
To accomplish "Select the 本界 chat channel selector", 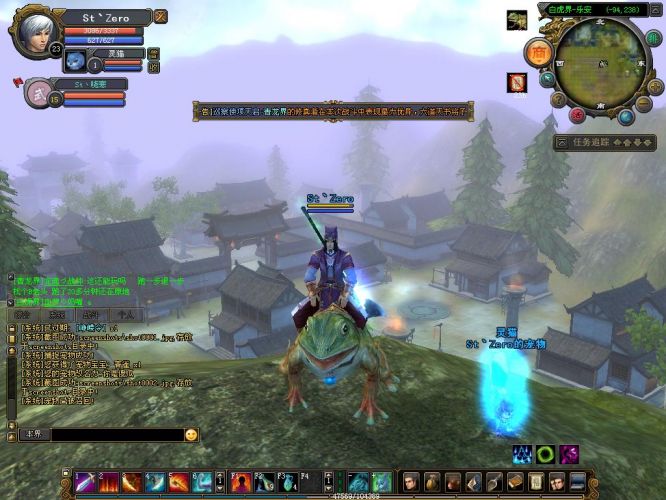I will (x=33, y=435).
